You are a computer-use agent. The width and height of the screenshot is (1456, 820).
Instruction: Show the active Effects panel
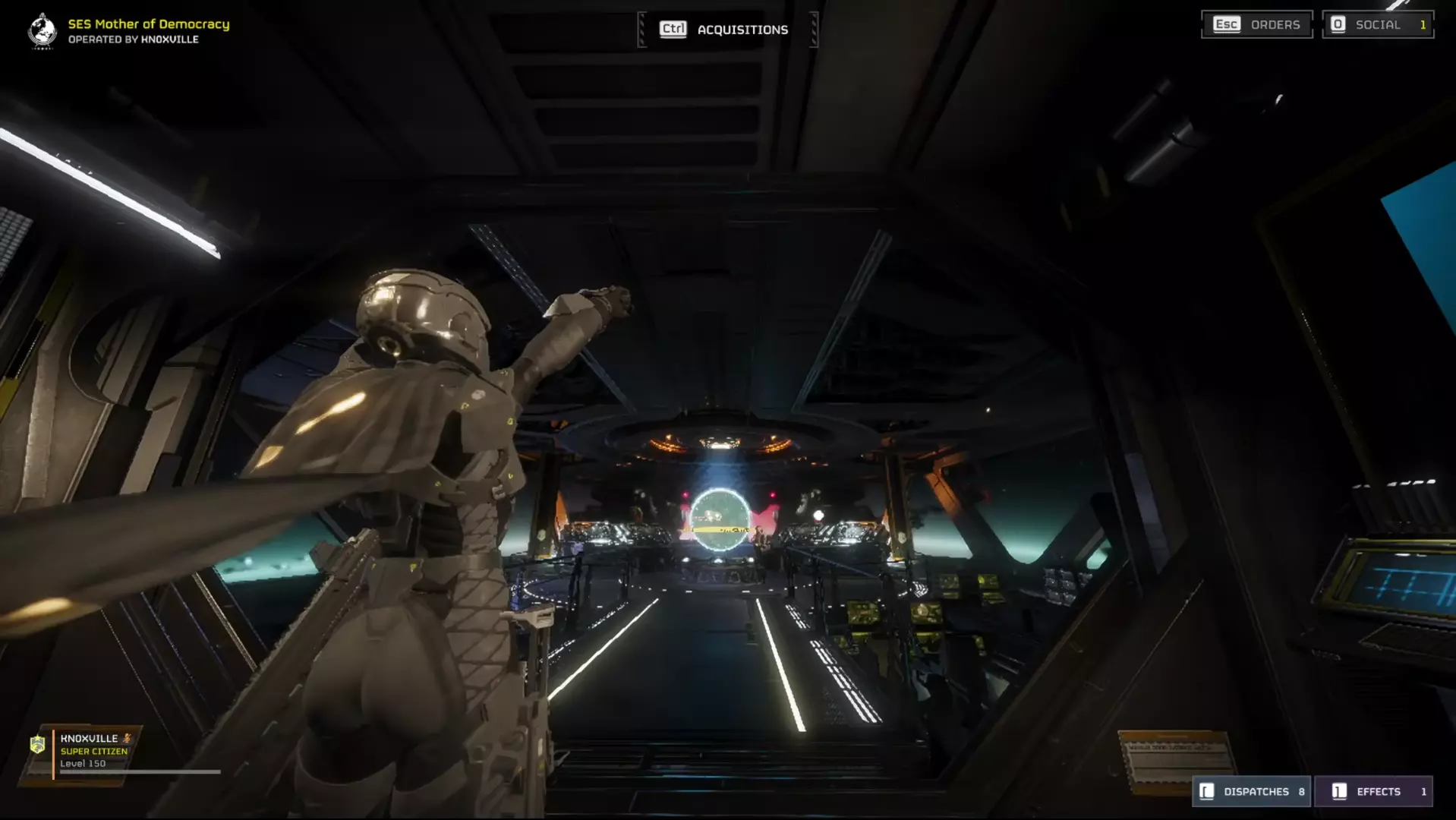tap(1373, 791)
